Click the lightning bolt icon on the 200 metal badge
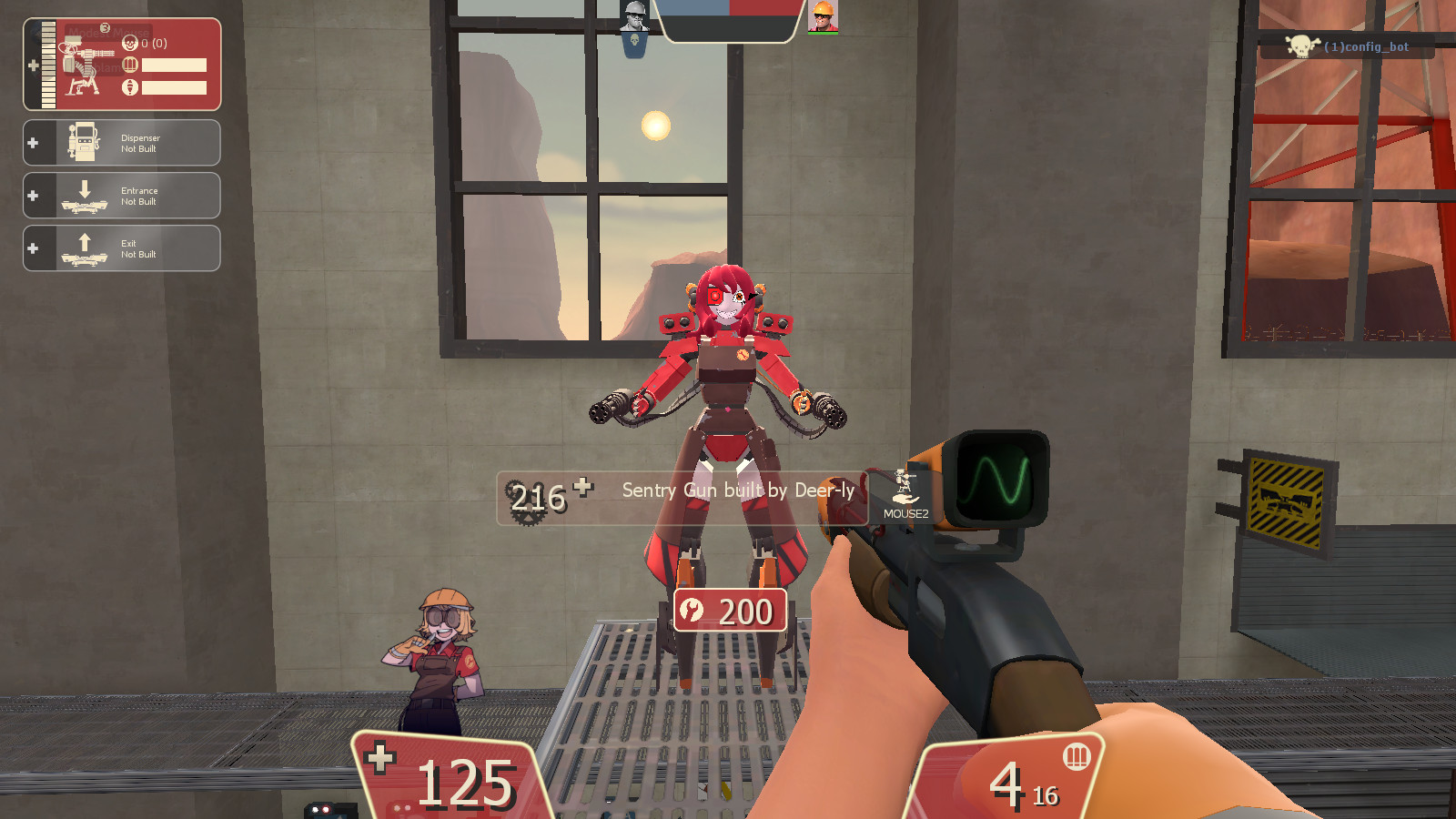The height and width of the screenshot is (819, 1456). point(691,611)
